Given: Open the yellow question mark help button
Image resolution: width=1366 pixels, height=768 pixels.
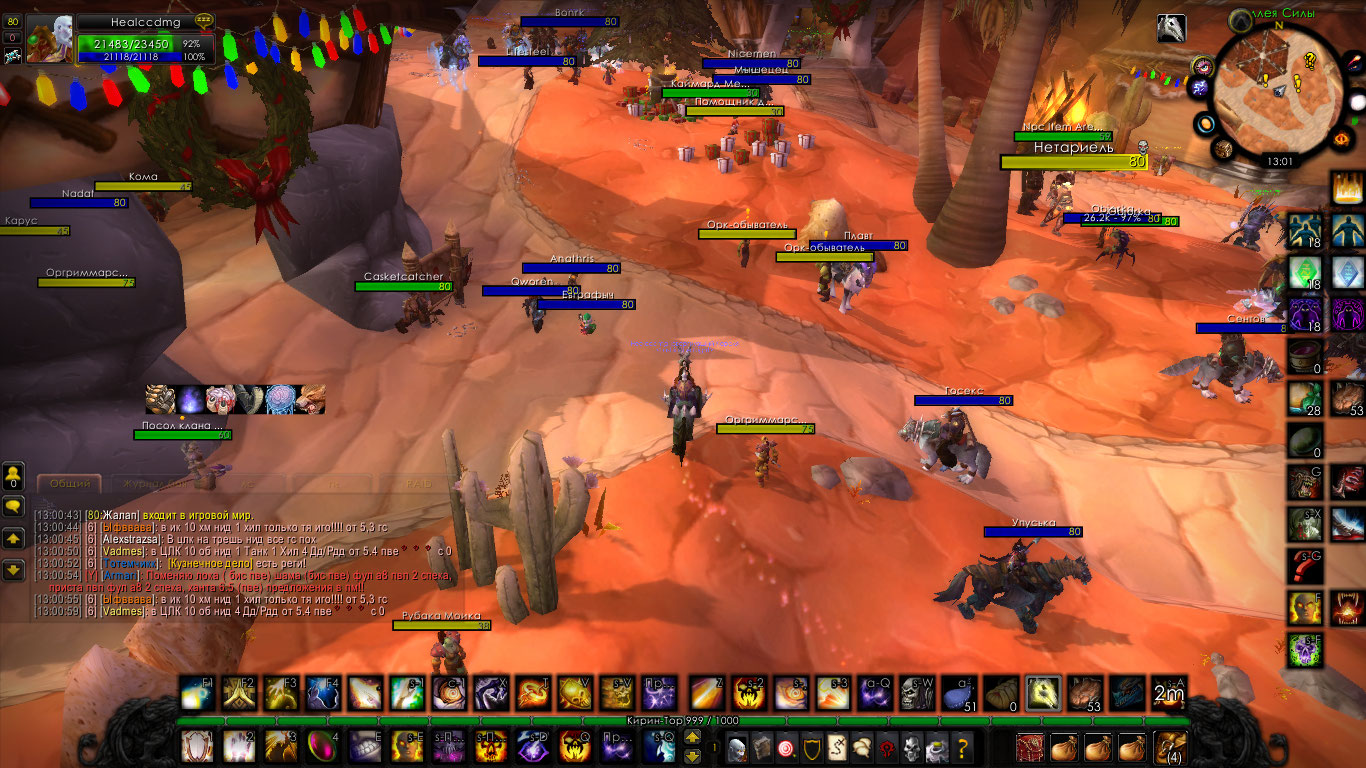Looking at the screenshot, I should point(962,747).
